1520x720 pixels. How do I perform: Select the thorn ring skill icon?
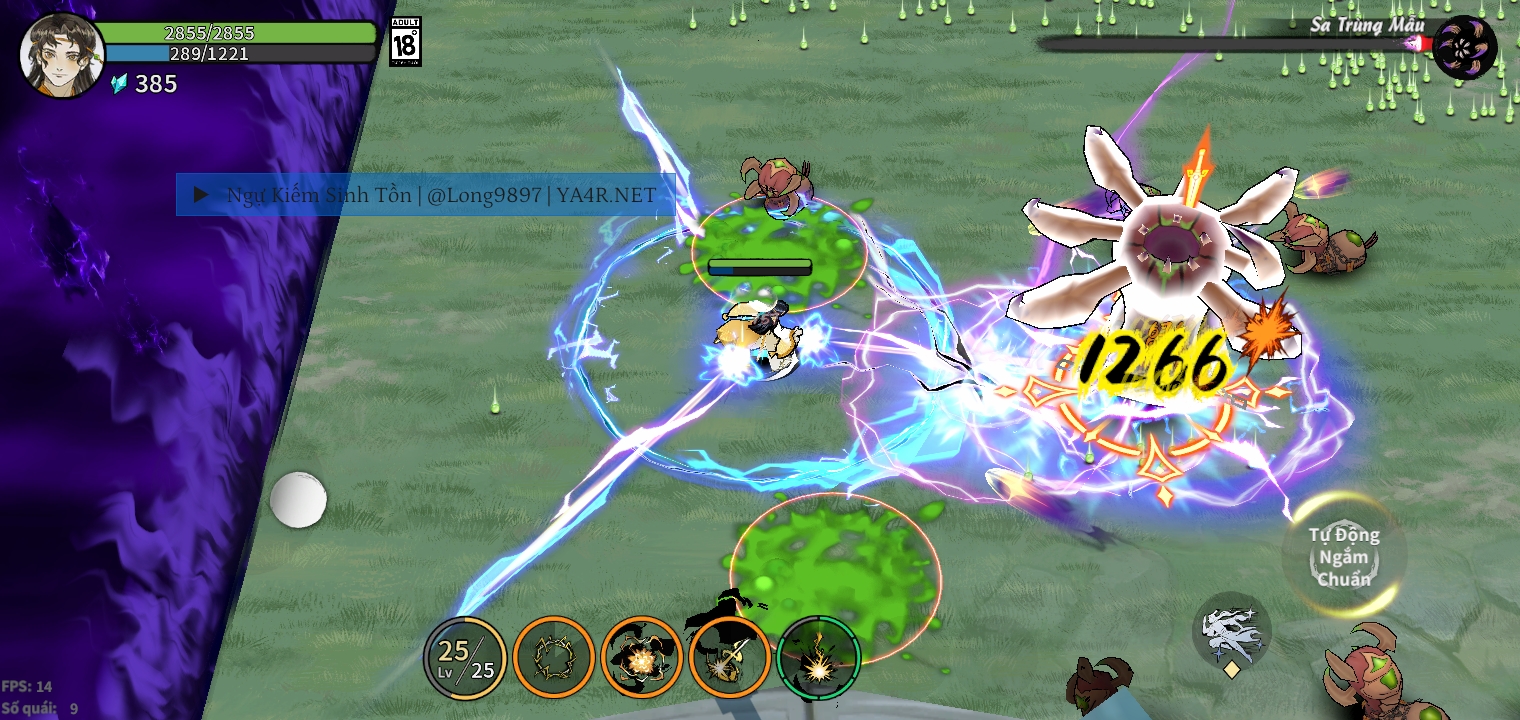(553, 657)
